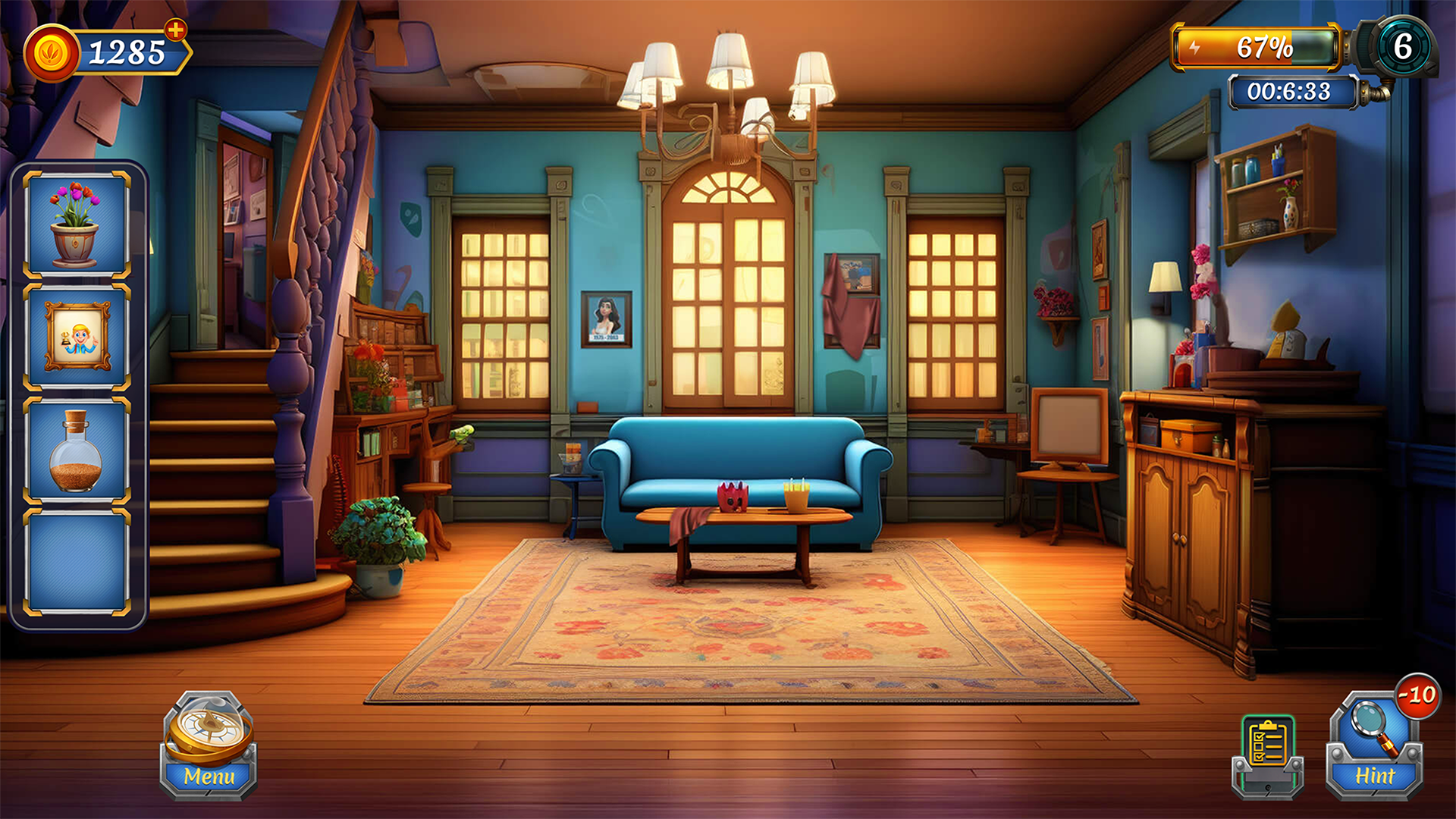Open the clipboard checklist
This screenshot has height=819, width=1456.
pos(1267,753)
